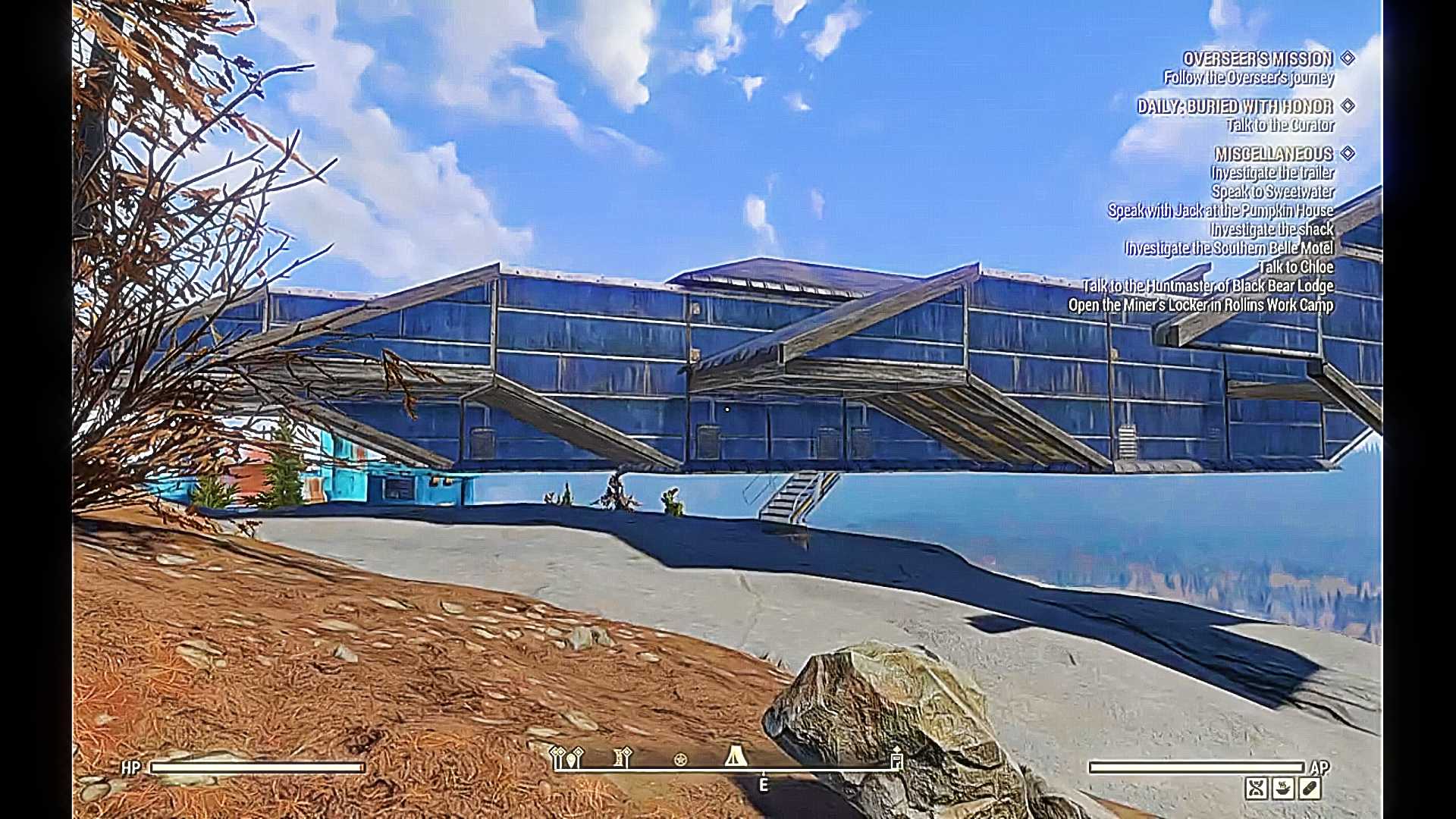Click the Miscellaneous quest category header

(1273, 154)
